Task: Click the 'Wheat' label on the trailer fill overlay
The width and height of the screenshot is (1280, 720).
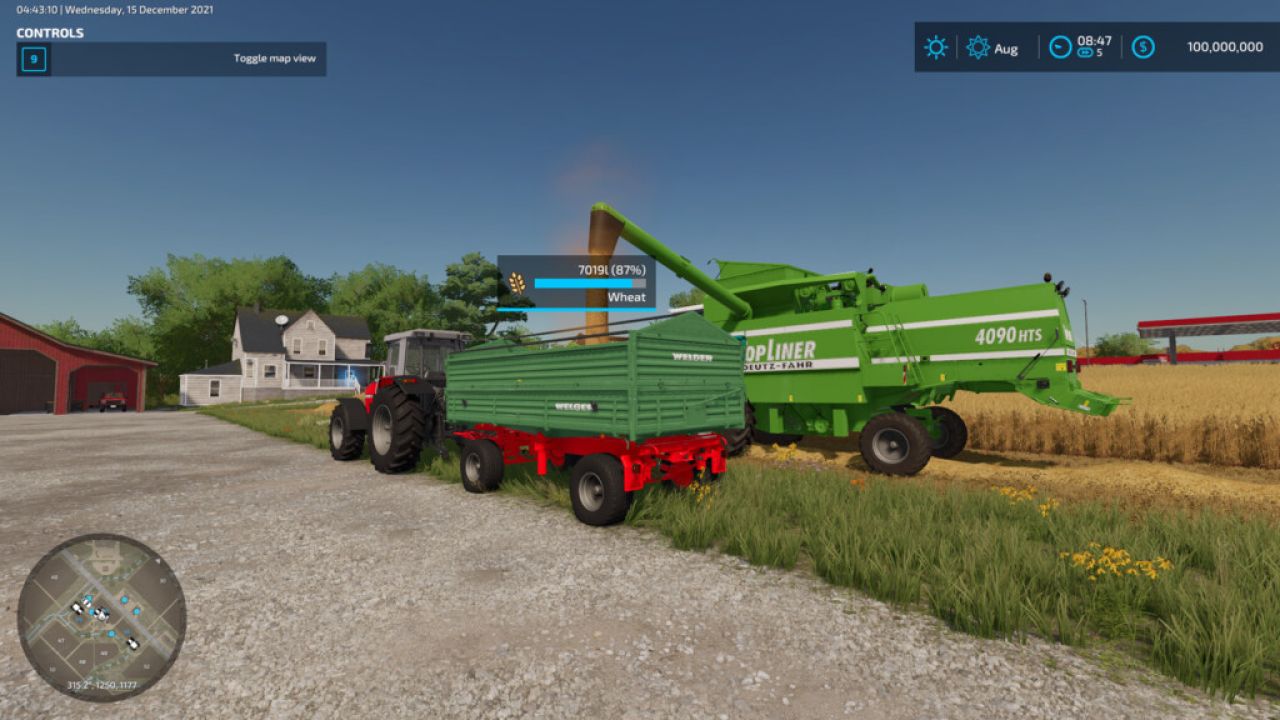Action: (628, 297)
